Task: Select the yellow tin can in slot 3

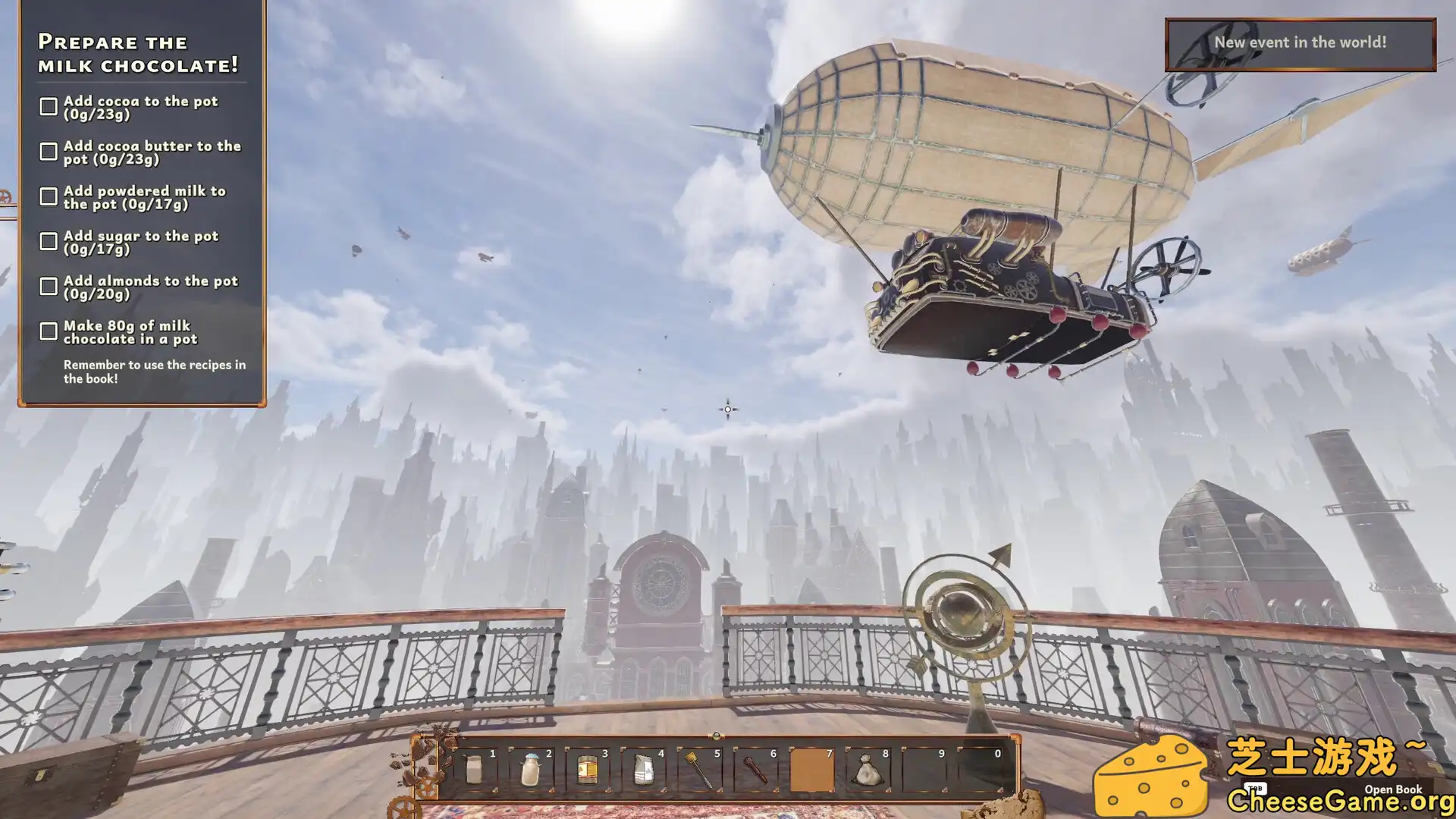Action: pos(587,770)
